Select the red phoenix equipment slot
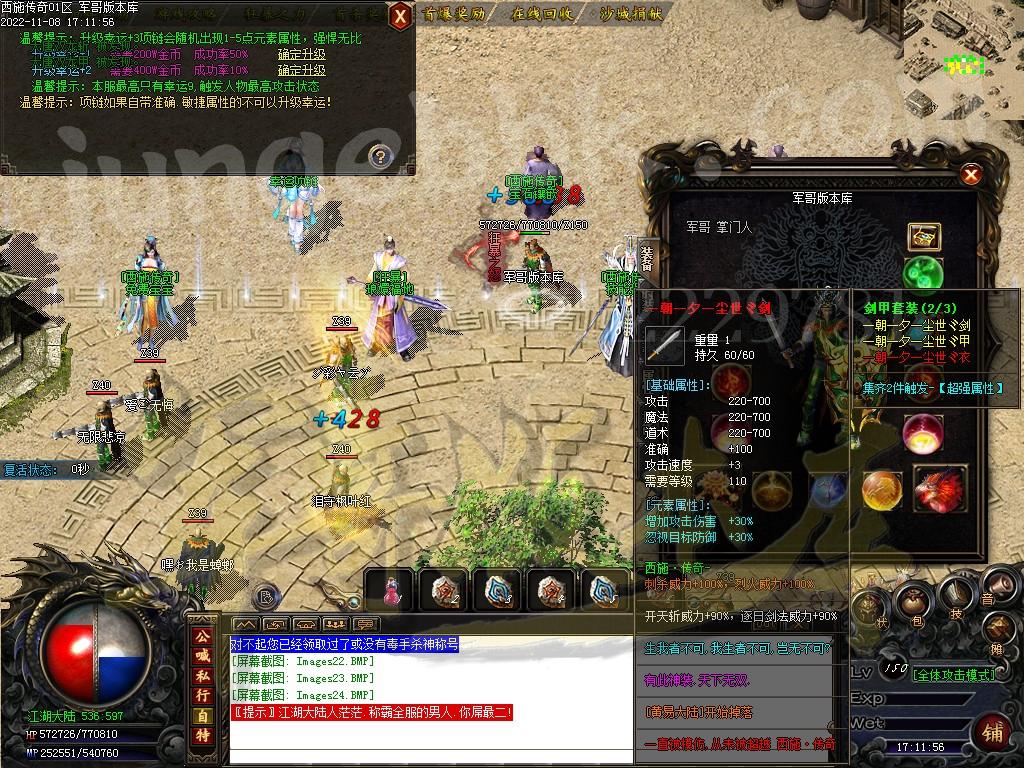Image resolution: width=1024 pixels, height=768 pixels. (x=940, y=489)
